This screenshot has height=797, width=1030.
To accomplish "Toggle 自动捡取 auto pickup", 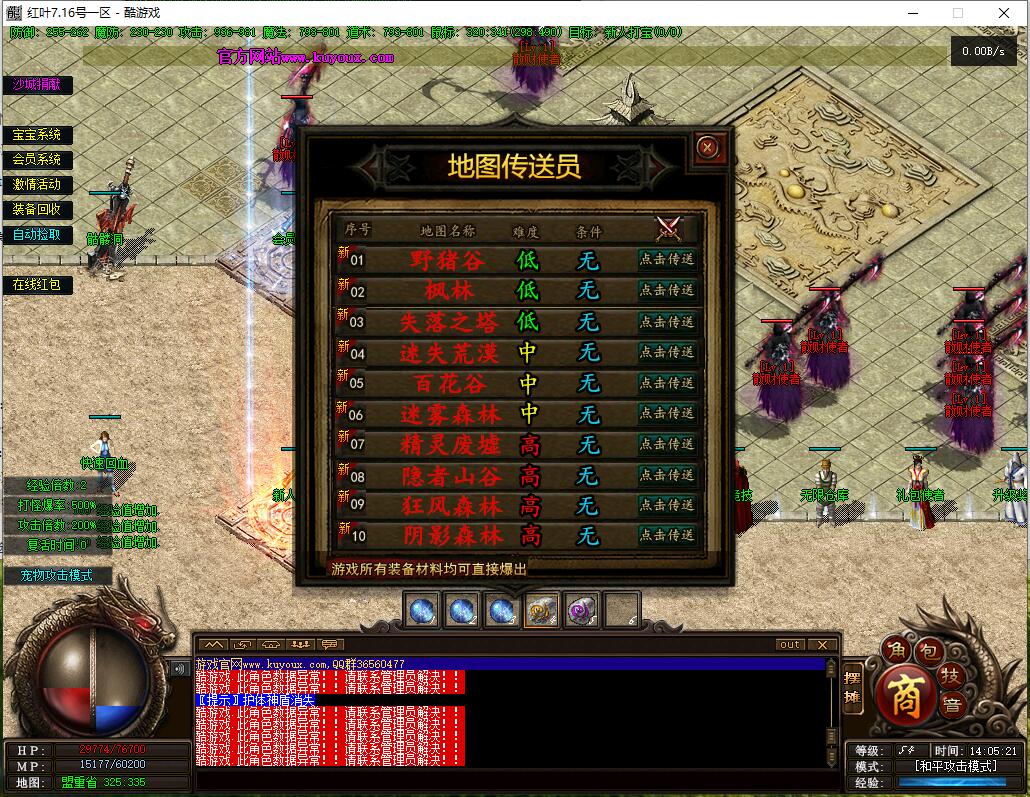I will [x=37, y=235].
